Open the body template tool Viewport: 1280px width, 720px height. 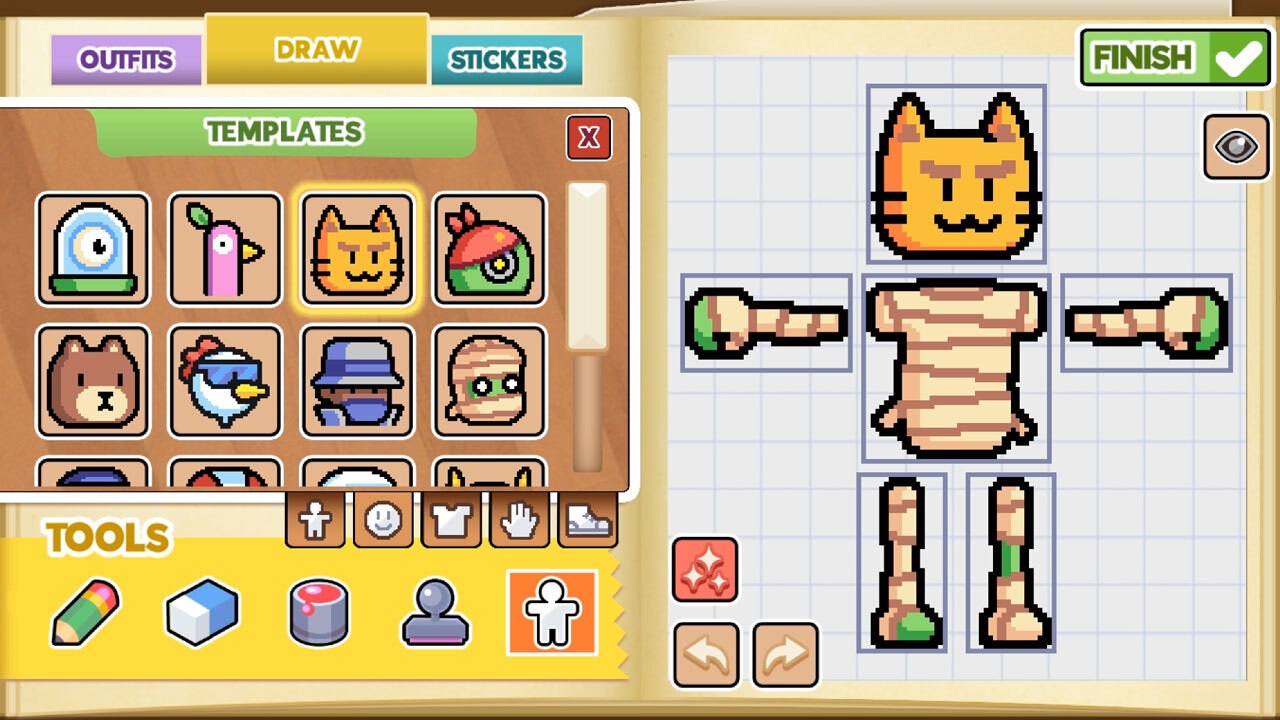553,612
